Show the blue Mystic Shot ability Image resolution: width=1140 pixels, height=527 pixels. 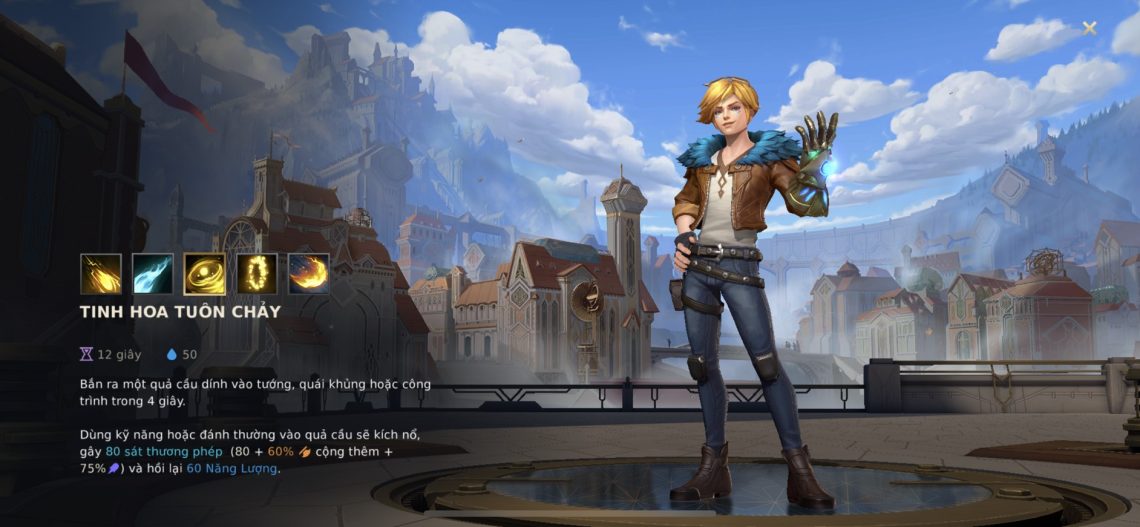pos(153,274)
